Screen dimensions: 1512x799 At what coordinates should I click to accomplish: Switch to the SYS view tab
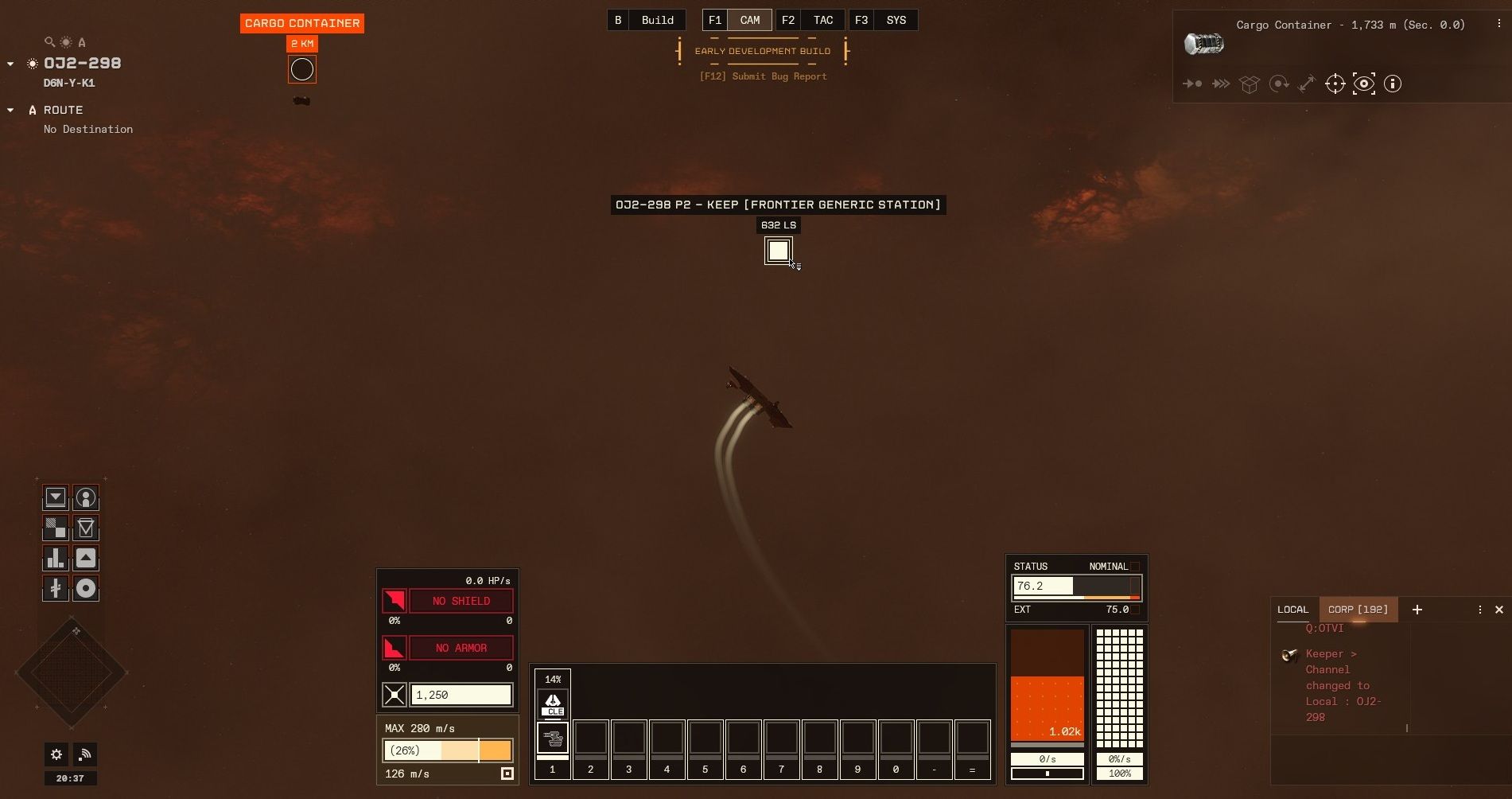point(896,21)
